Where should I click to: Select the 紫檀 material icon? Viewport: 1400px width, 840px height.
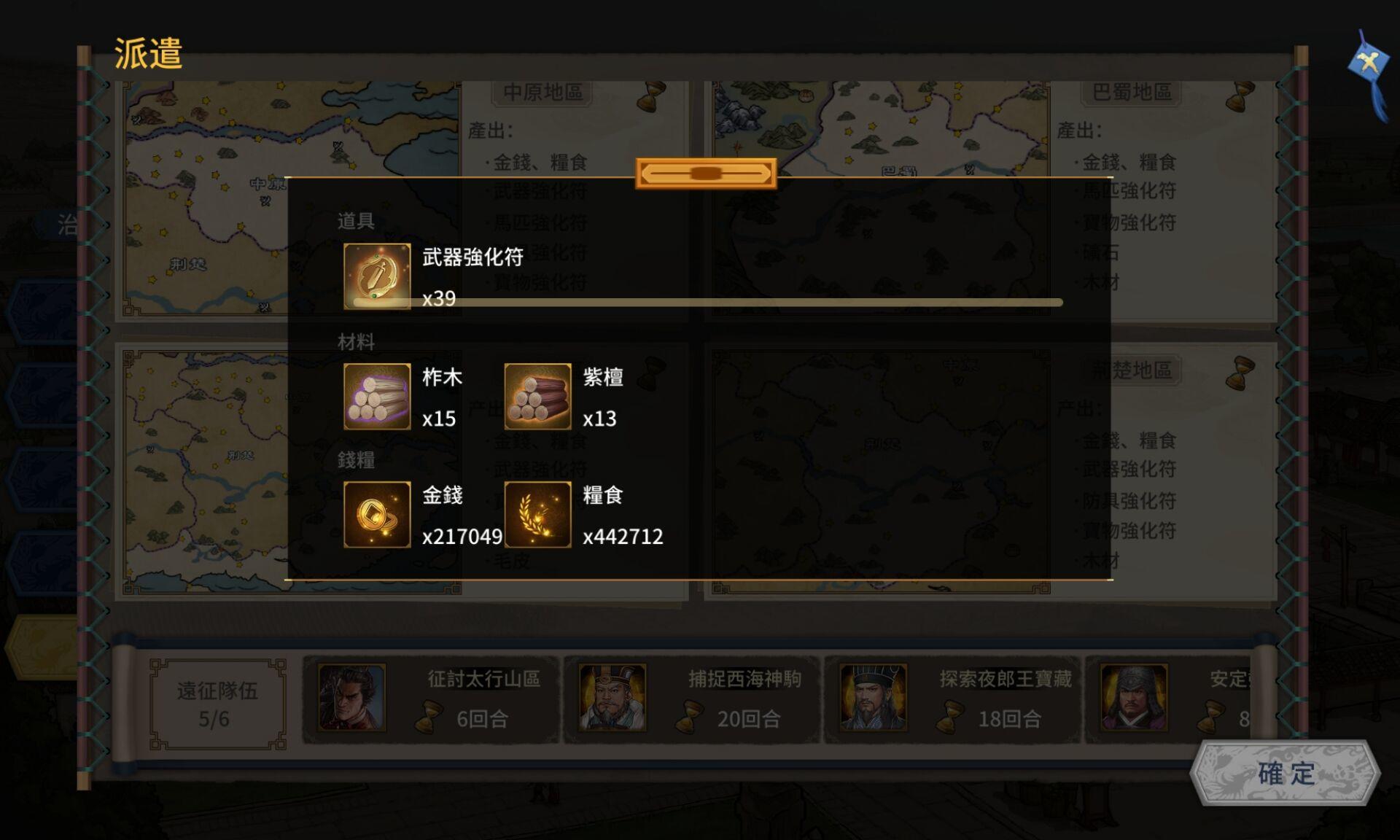(538, 396)
